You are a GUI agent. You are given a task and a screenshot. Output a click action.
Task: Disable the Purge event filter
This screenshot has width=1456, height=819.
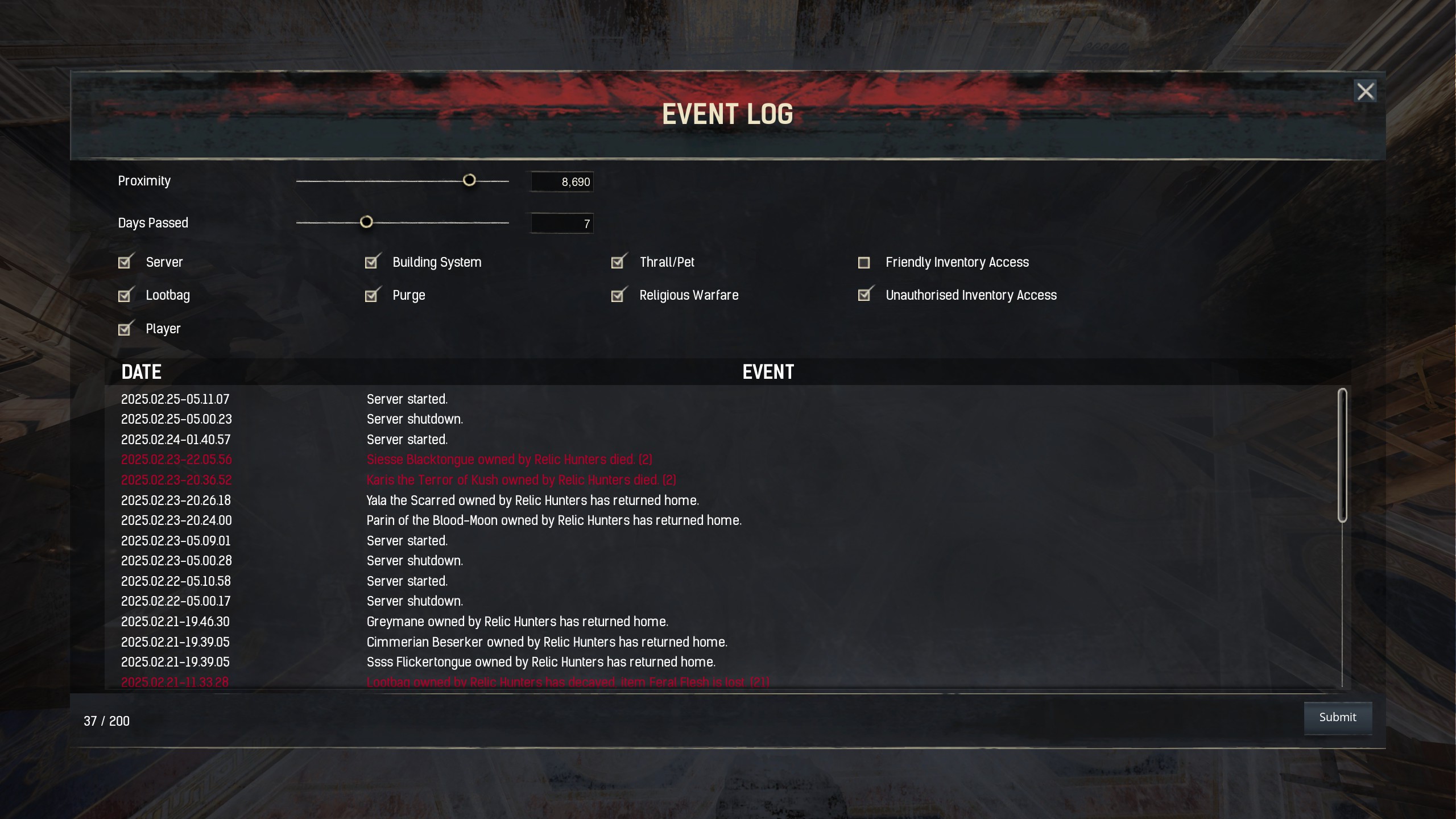(x=372, y=295)
